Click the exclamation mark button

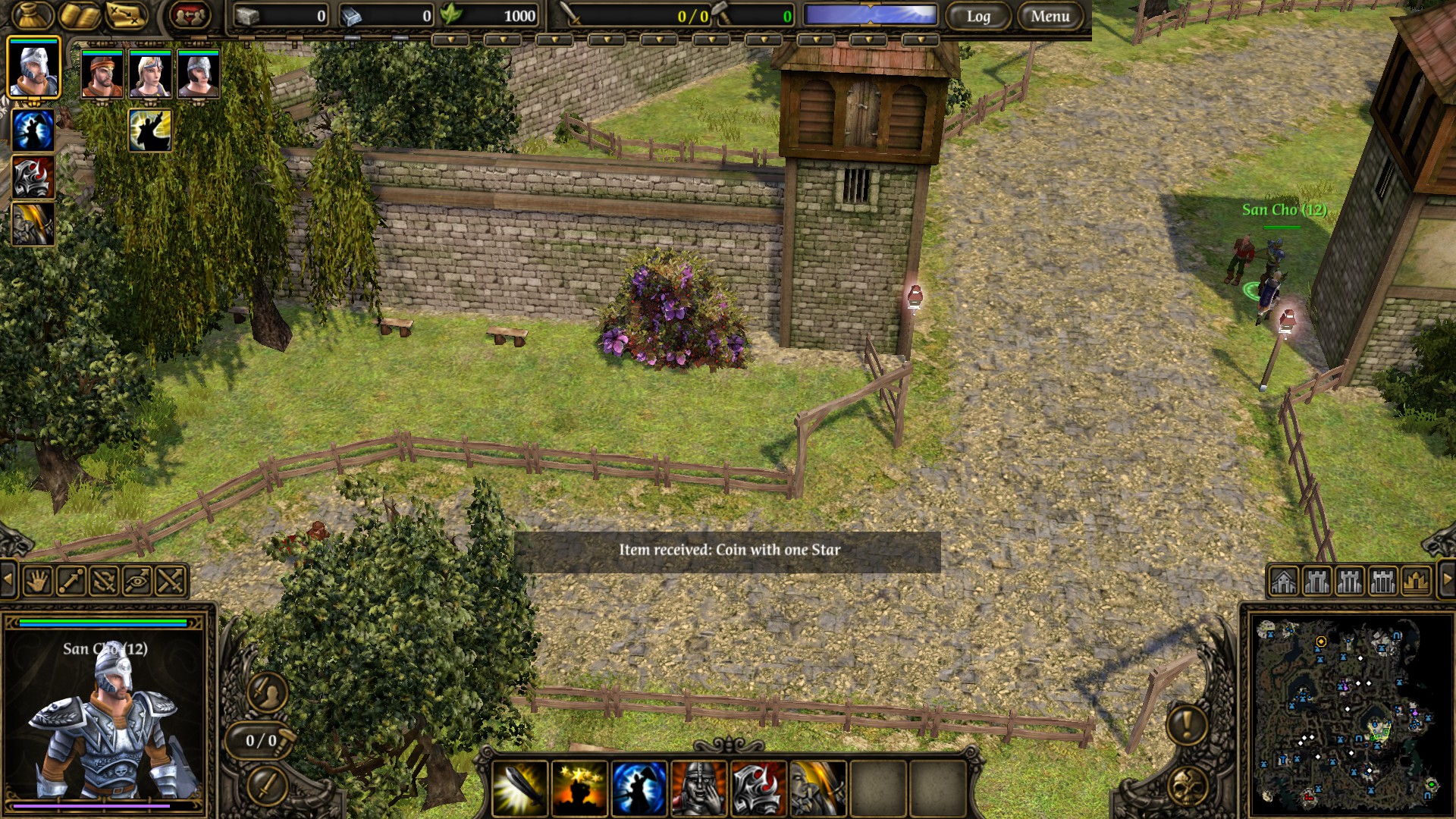click(x=1187, y=723)
